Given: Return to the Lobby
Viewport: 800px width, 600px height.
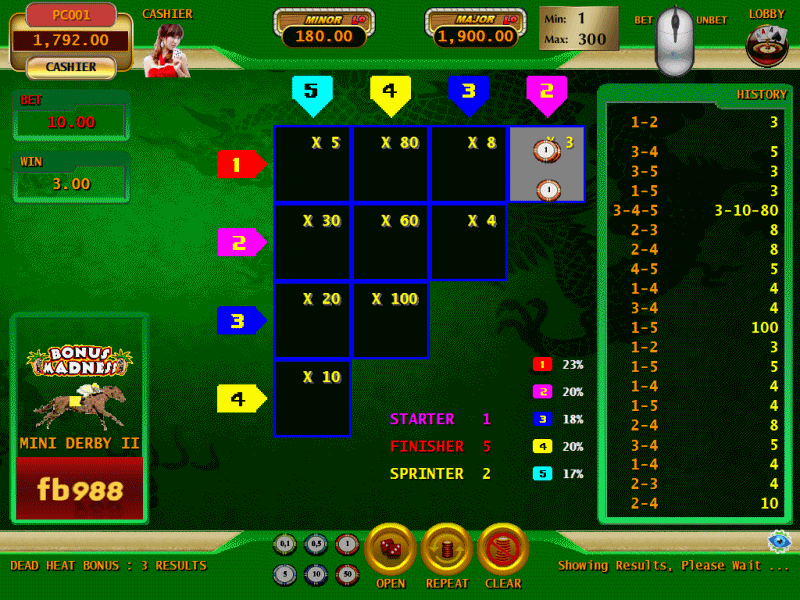Looking at the screenshot, I should 767,44.
